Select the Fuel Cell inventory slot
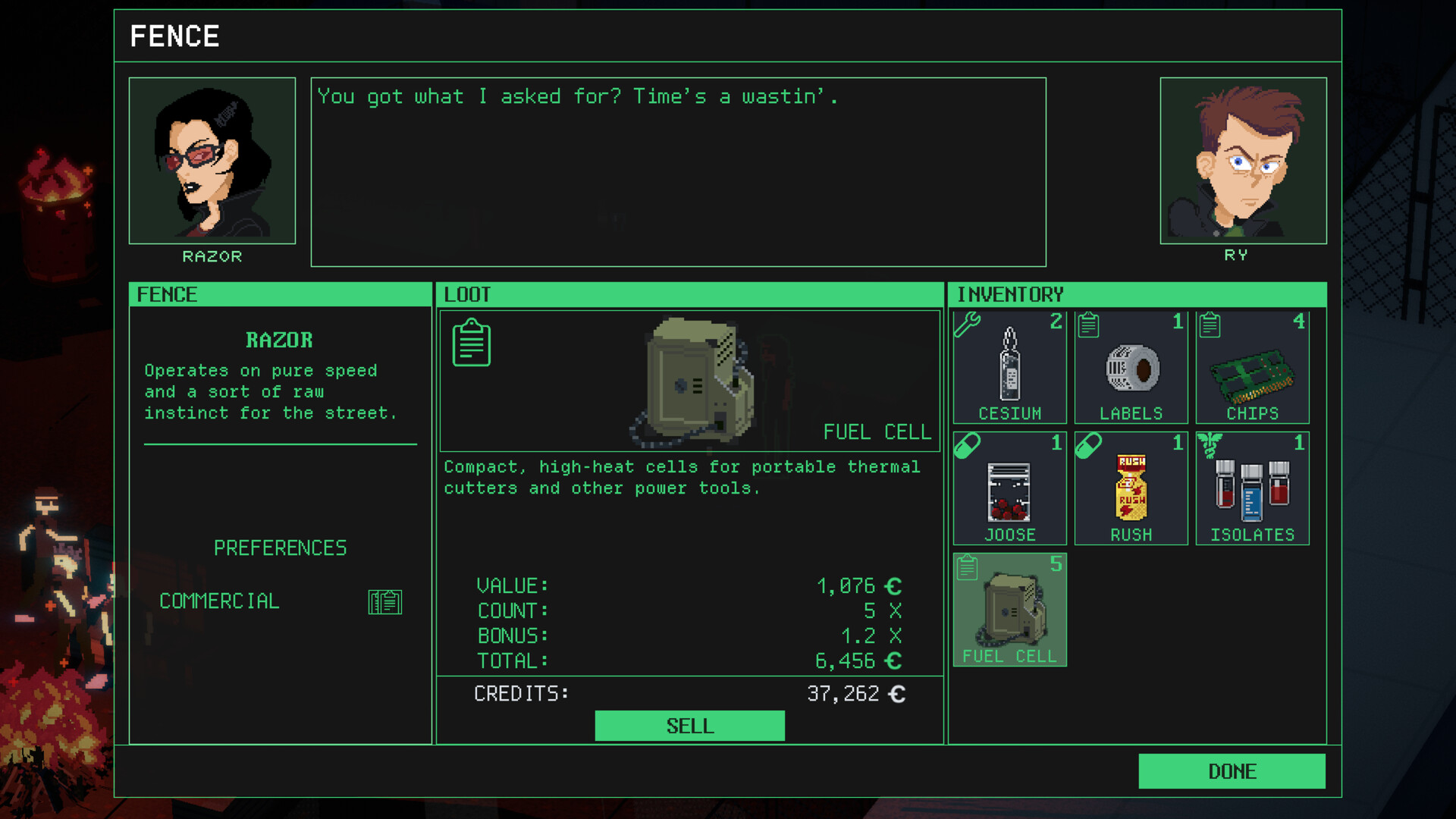This screenshot has height=819, width=1456. pyautogui.click(x=1009, y=610)
